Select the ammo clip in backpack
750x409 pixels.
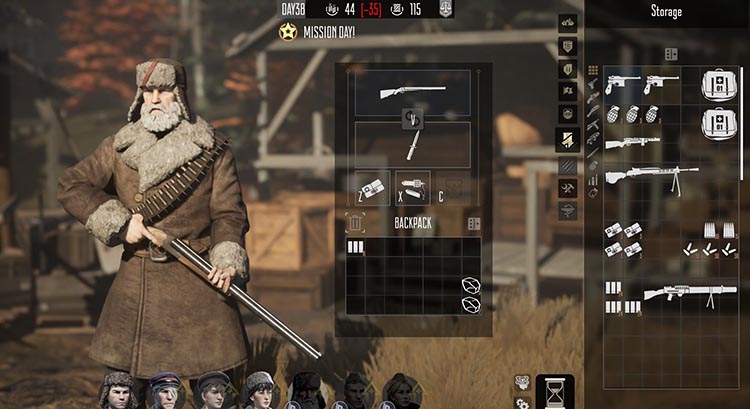(x=355, y=247)
